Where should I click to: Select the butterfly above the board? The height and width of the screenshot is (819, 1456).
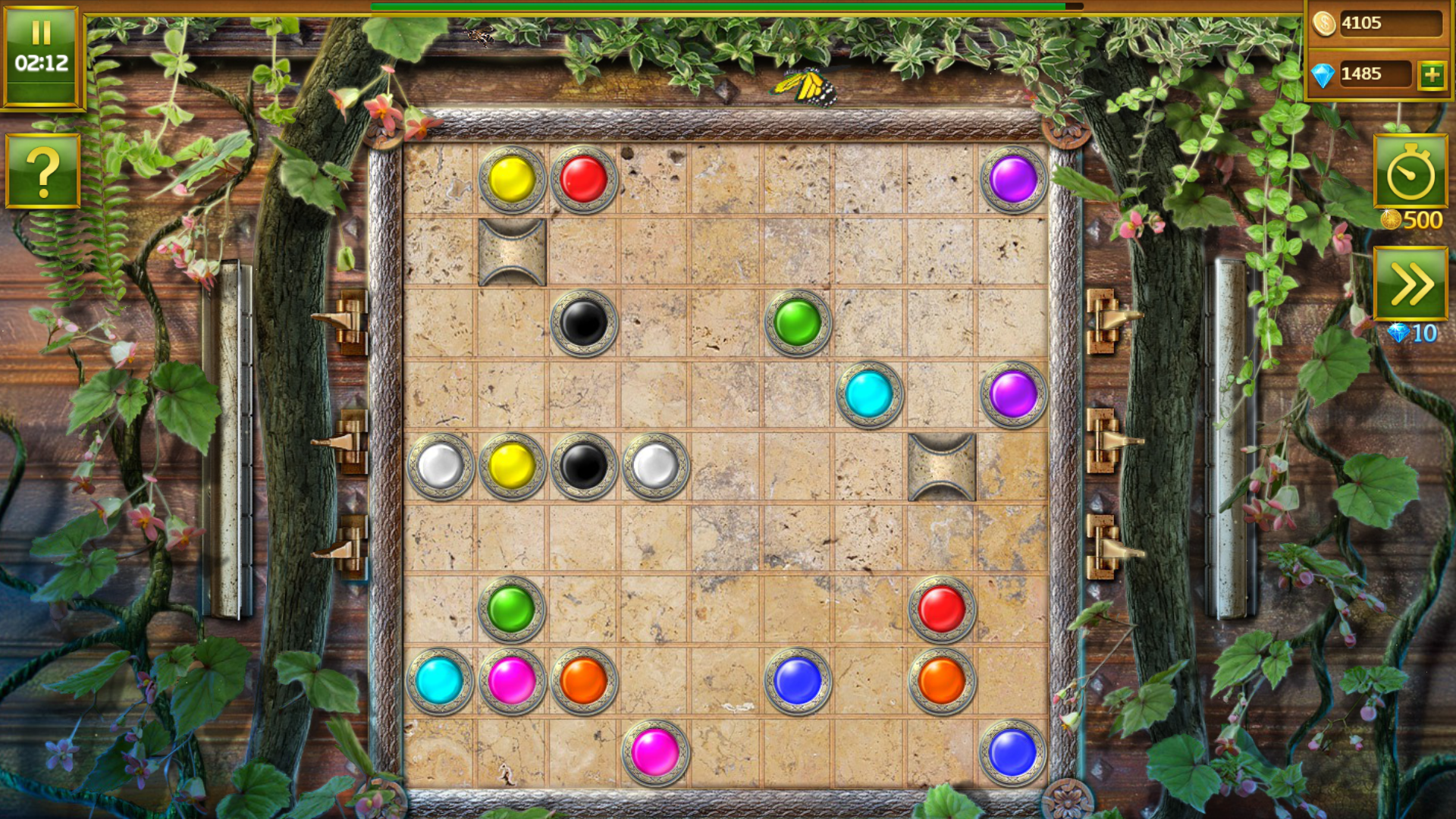click(807, 87)
